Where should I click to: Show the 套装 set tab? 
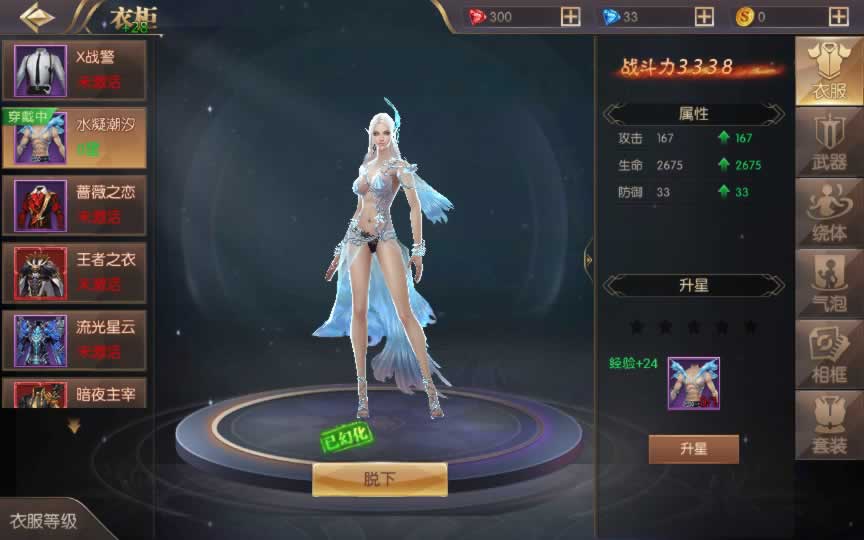click(828, 425)
